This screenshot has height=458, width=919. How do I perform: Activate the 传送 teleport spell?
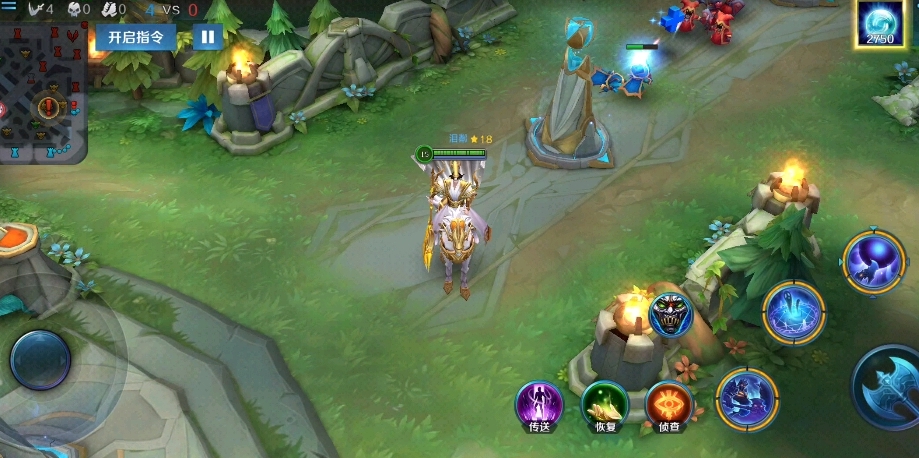click(539, 405)
